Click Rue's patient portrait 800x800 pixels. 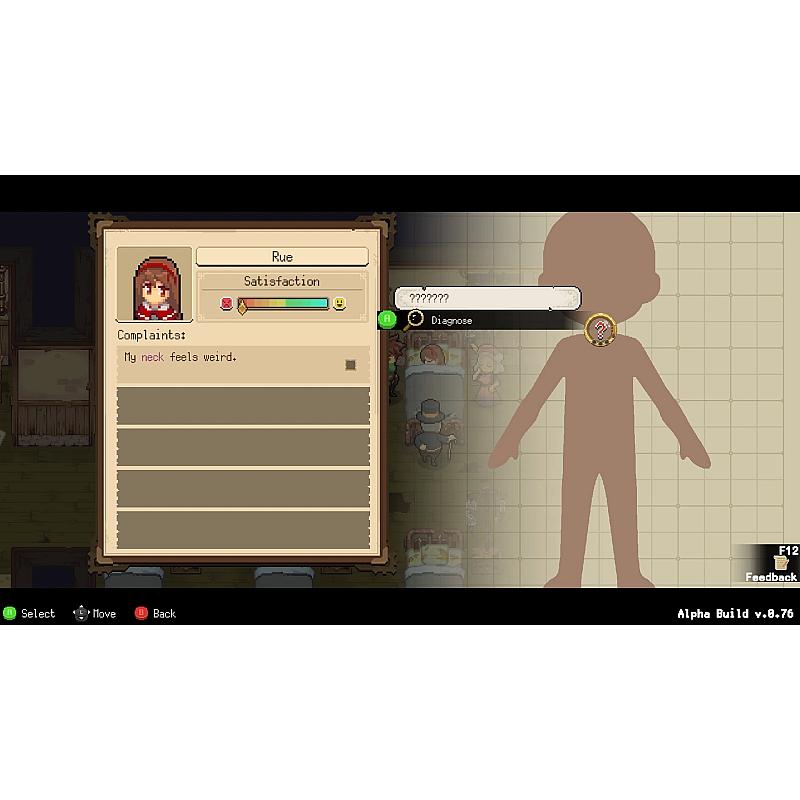coord(154,284)
